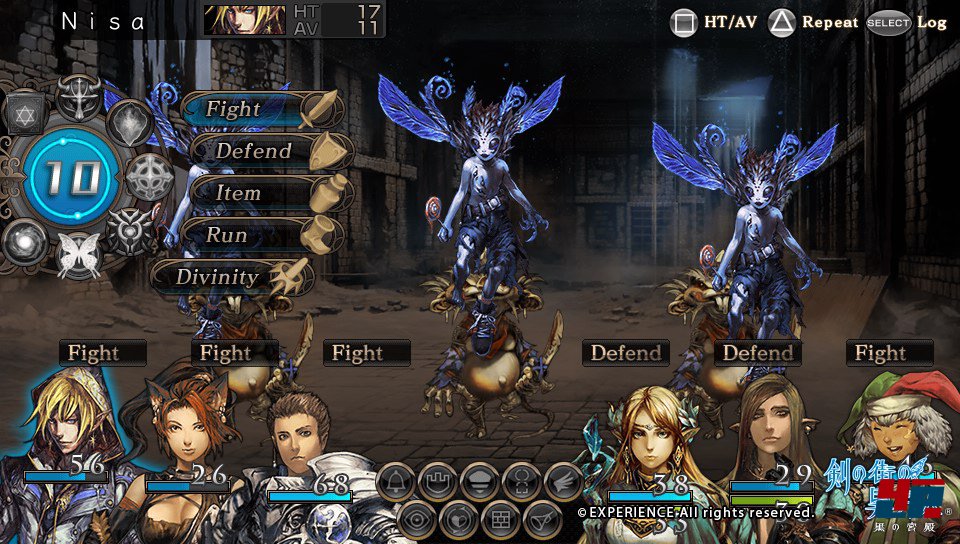This screenshot has width=960, height=544.
Task: Select the hexagram star divinity icon
Action: click(26, 114)
